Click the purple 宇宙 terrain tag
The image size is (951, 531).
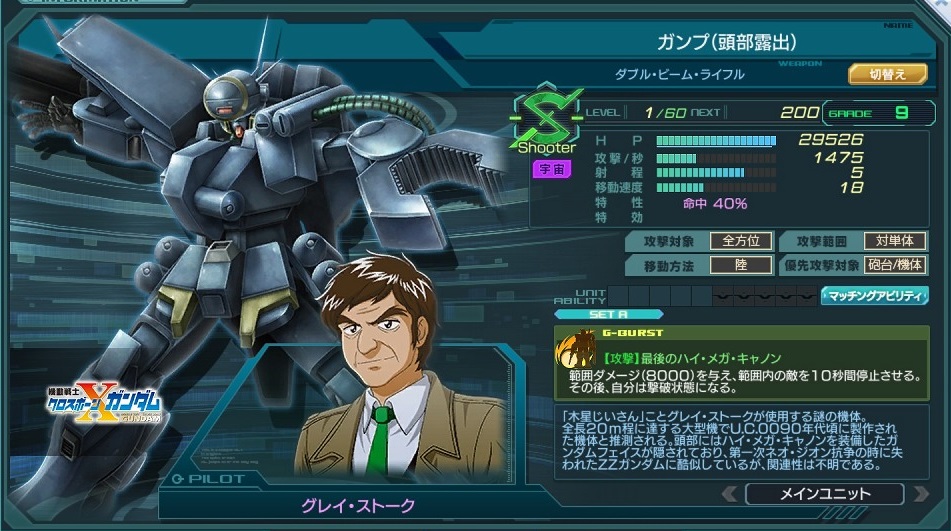pyautogui.click(x=551, y=168)
